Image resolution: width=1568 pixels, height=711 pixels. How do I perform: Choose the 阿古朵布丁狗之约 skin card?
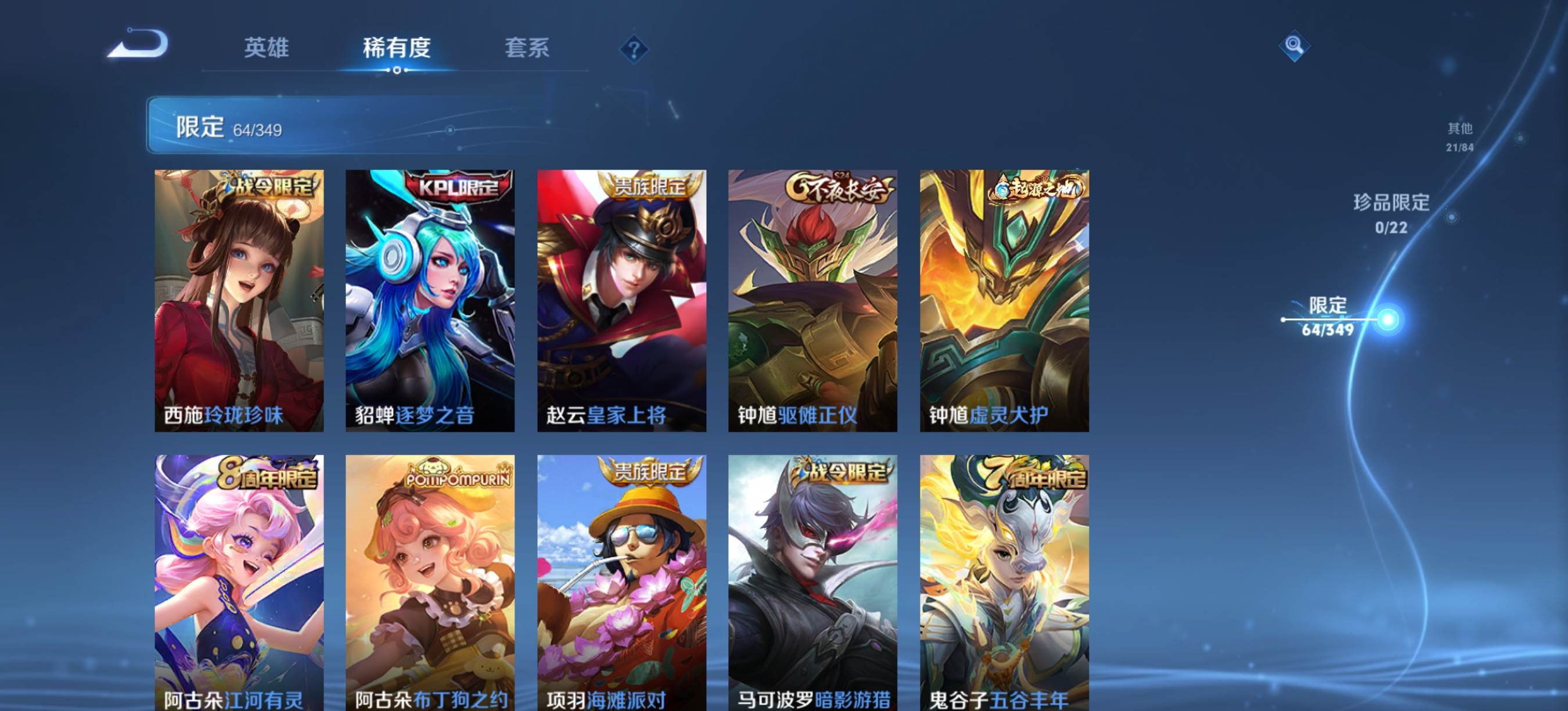coord(430,581)
